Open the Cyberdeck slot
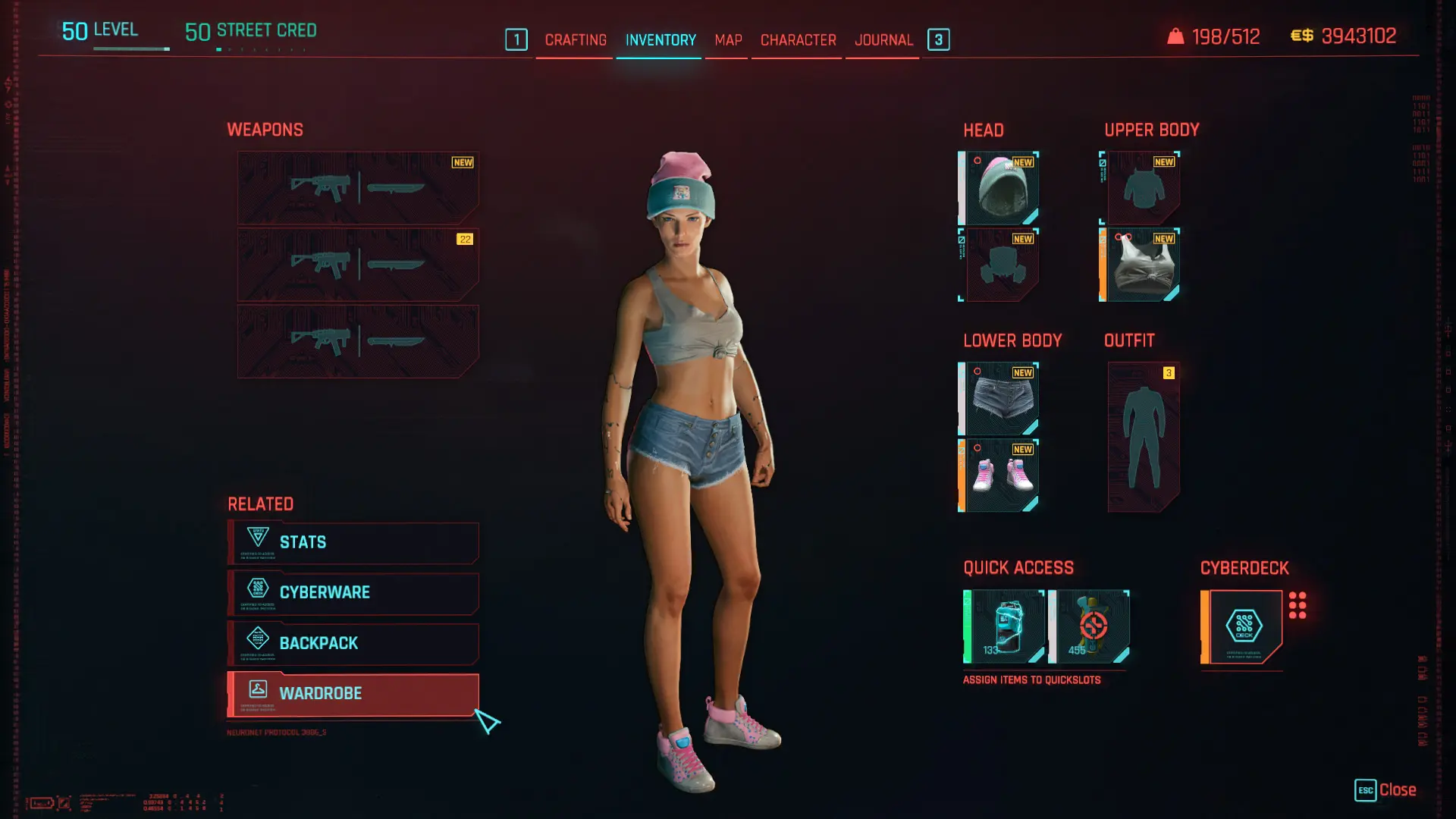This screenshot has height=819, width=1456. tap(1244, 626)
